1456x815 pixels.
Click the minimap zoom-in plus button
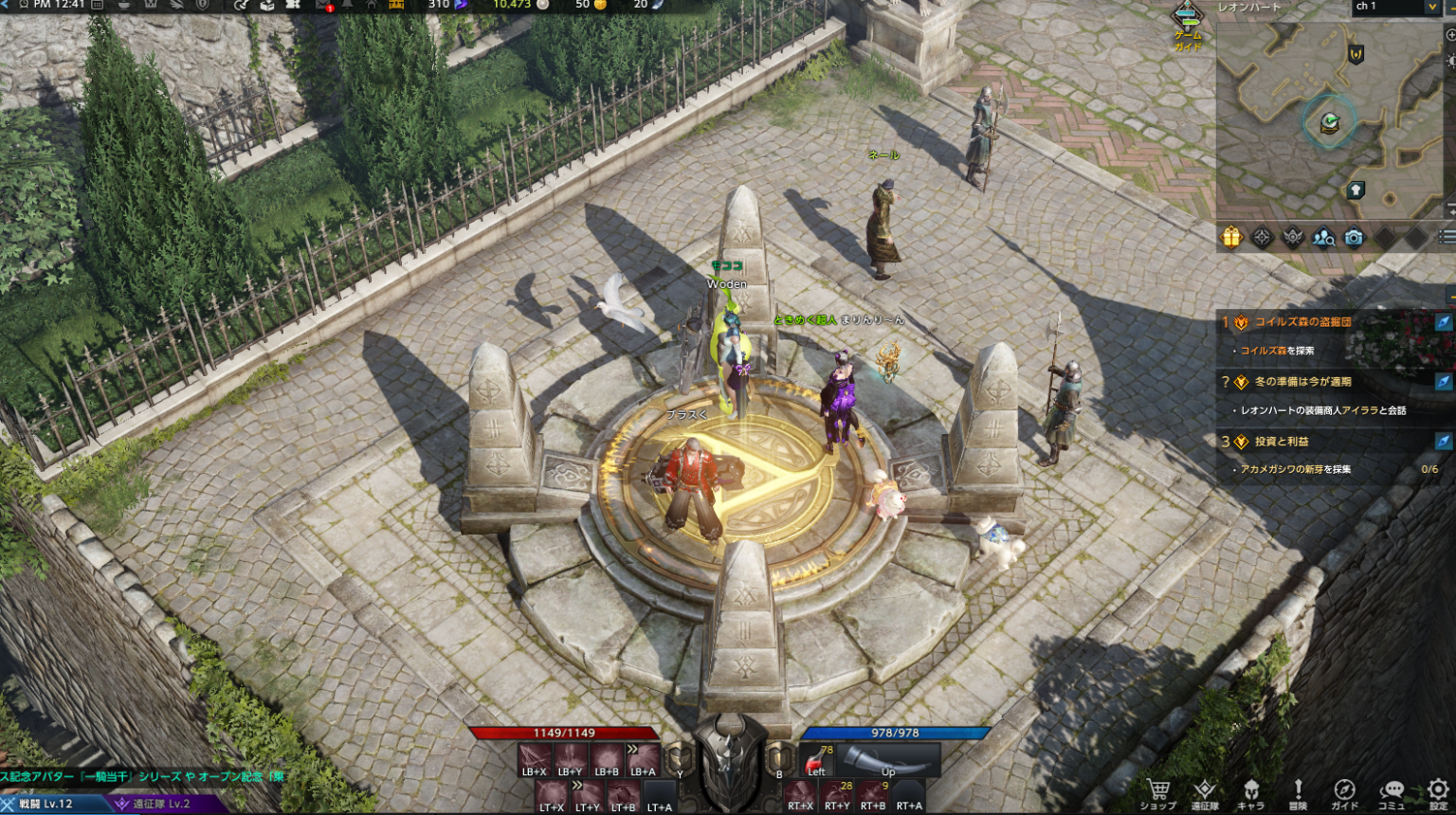(x=1450, y=35)
